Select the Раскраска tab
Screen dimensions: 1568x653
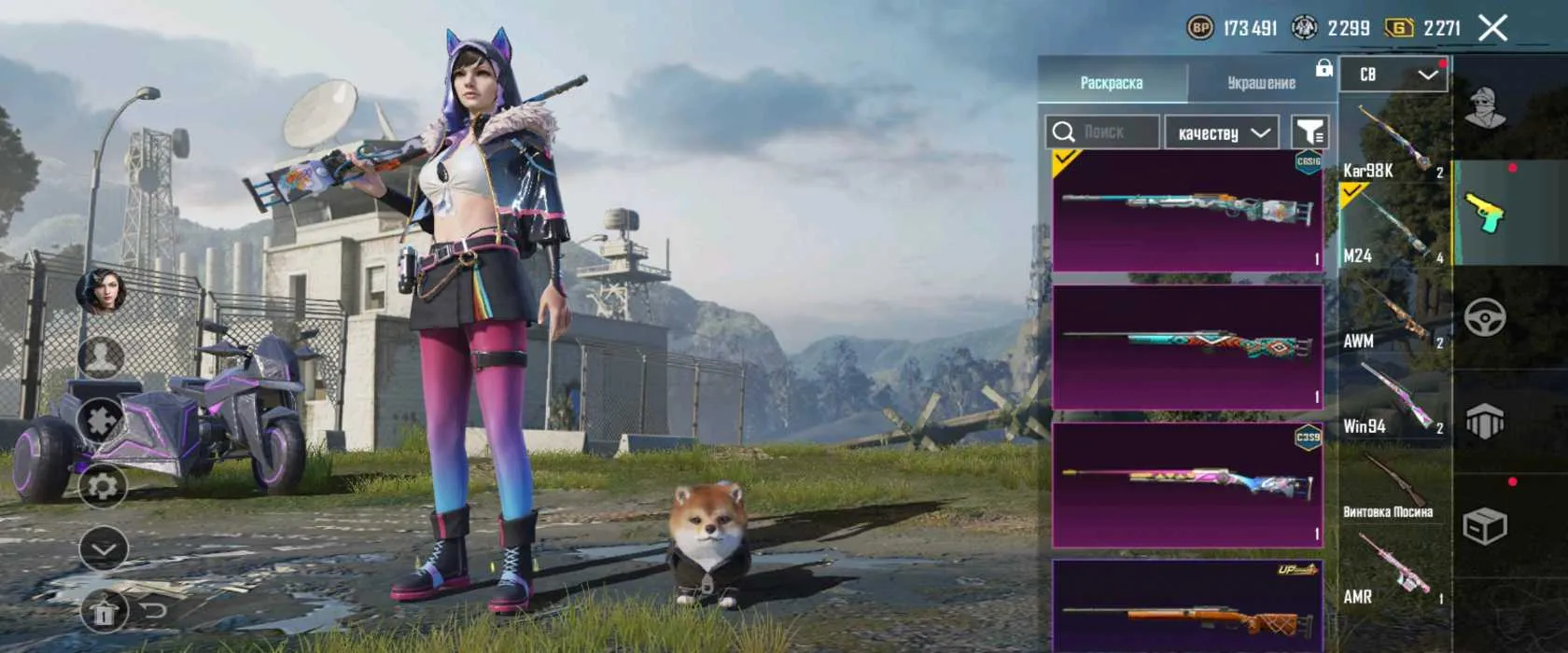click(1112, 83)
